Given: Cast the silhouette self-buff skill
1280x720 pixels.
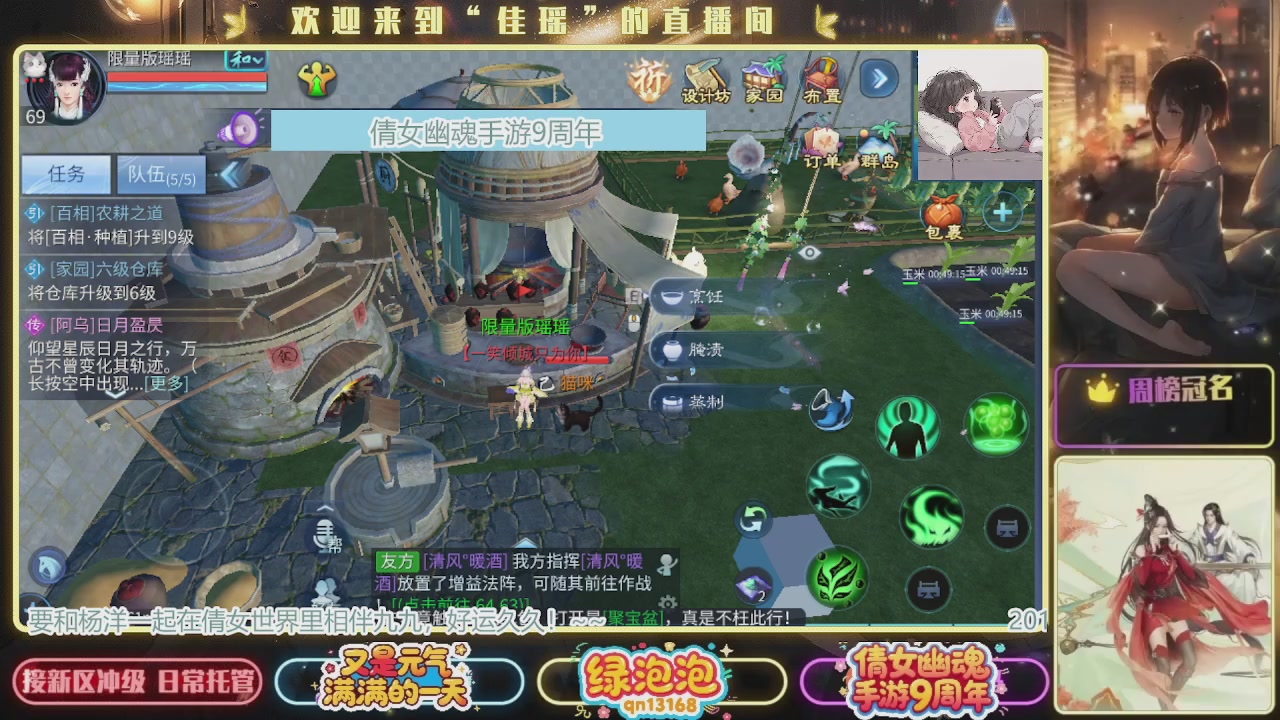Looking at the screenshot, I should [x=906, y=425].
